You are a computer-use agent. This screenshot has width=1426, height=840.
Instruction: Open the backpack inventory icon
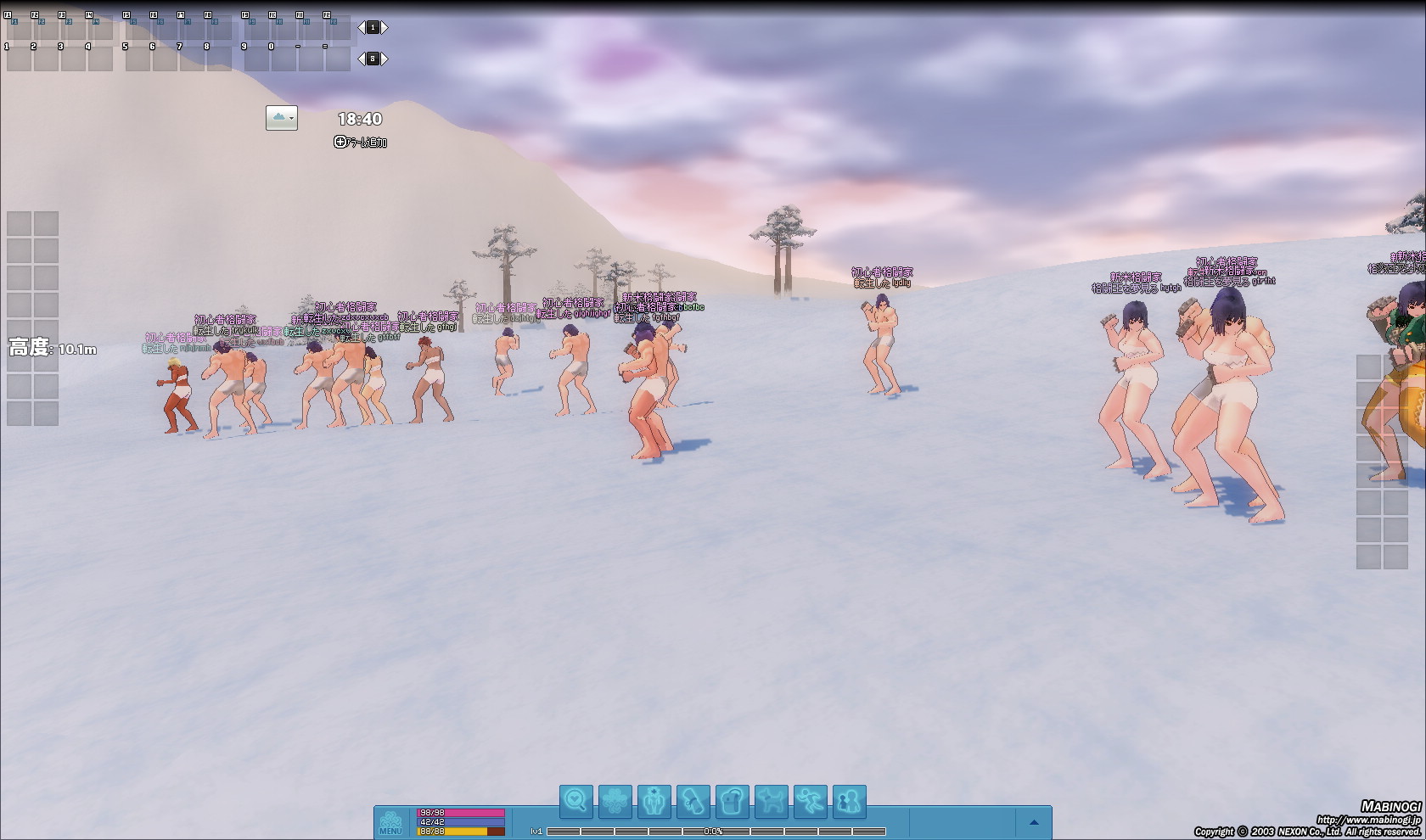click(x=732, y=801)
